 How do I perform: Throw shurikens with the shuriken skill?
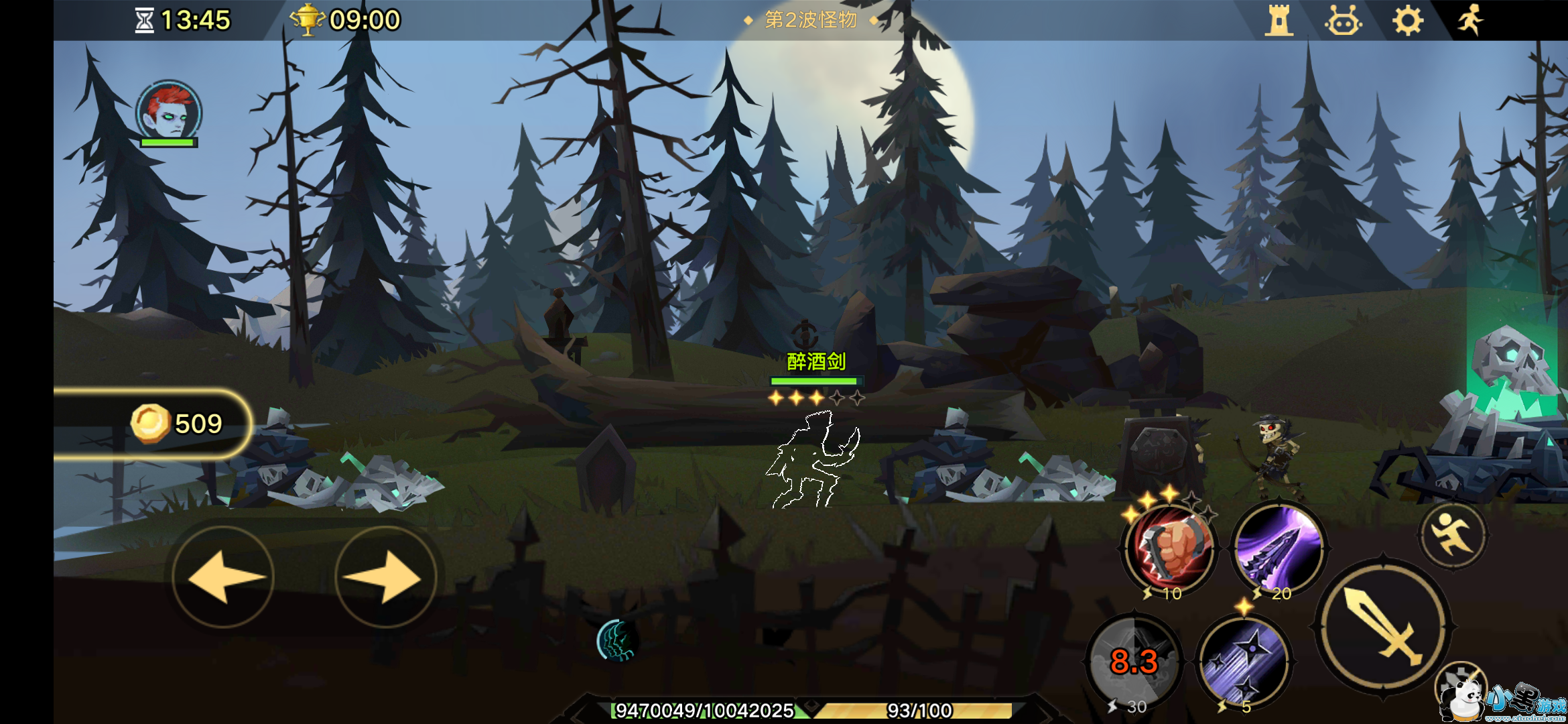click(x=1245, y=661)
